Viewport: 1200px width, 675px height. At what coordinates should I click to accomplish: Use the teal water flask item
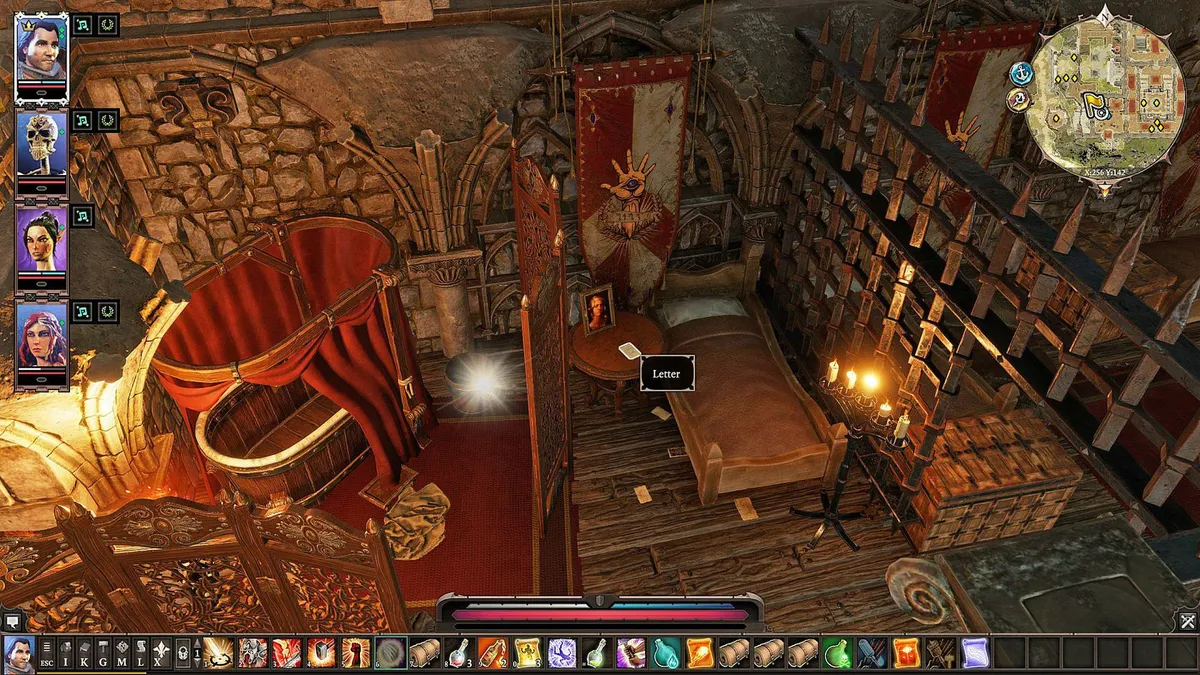coord(665,654)
